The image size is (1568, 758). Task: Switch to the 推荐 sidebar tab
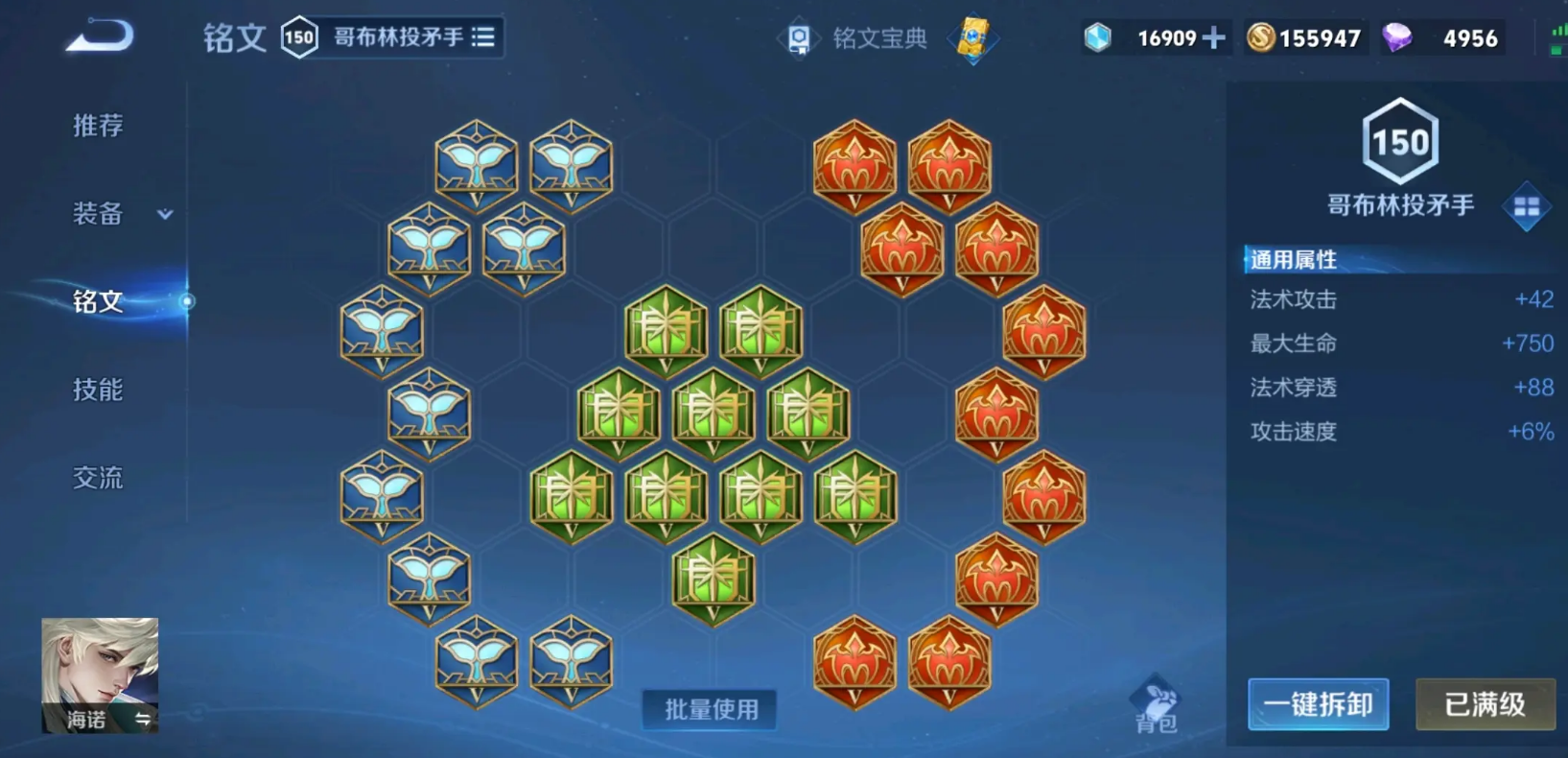[99, 125]
